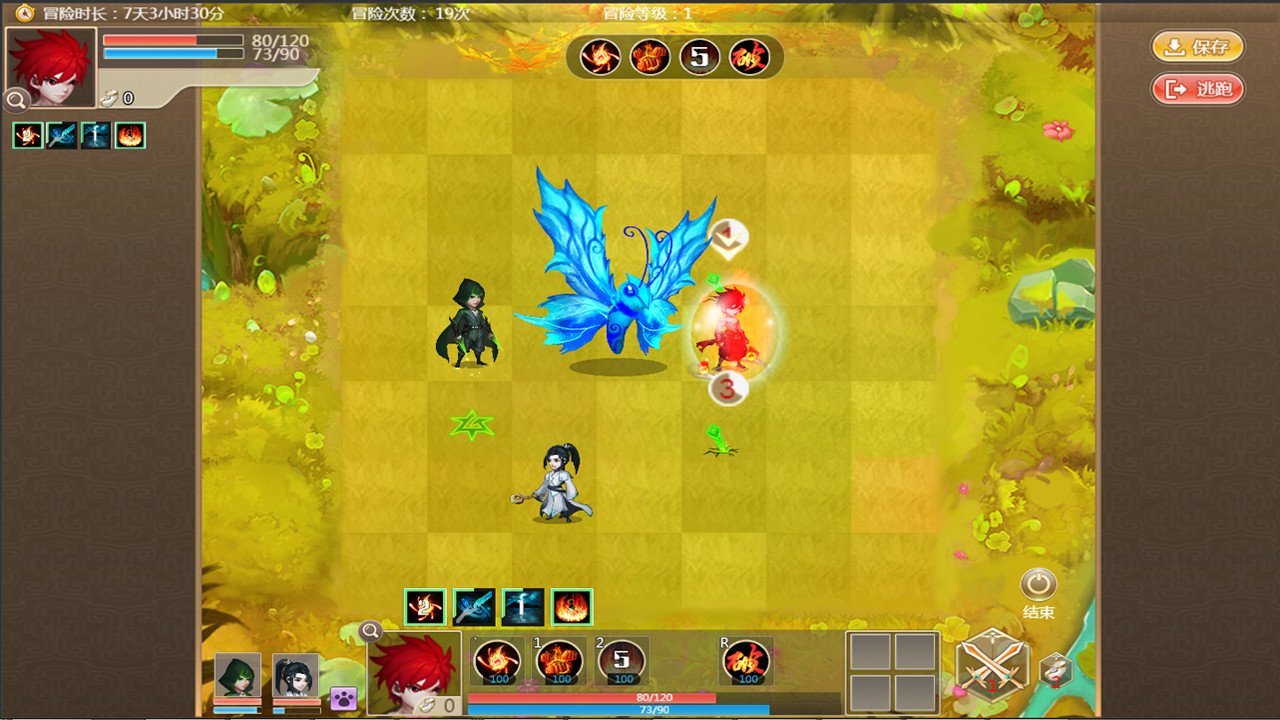Viewport: 1280px width, 720px height.
Task: Flee the battle via the 逃跑 button
Action: pyautogui.click(x=1197, y=89)
